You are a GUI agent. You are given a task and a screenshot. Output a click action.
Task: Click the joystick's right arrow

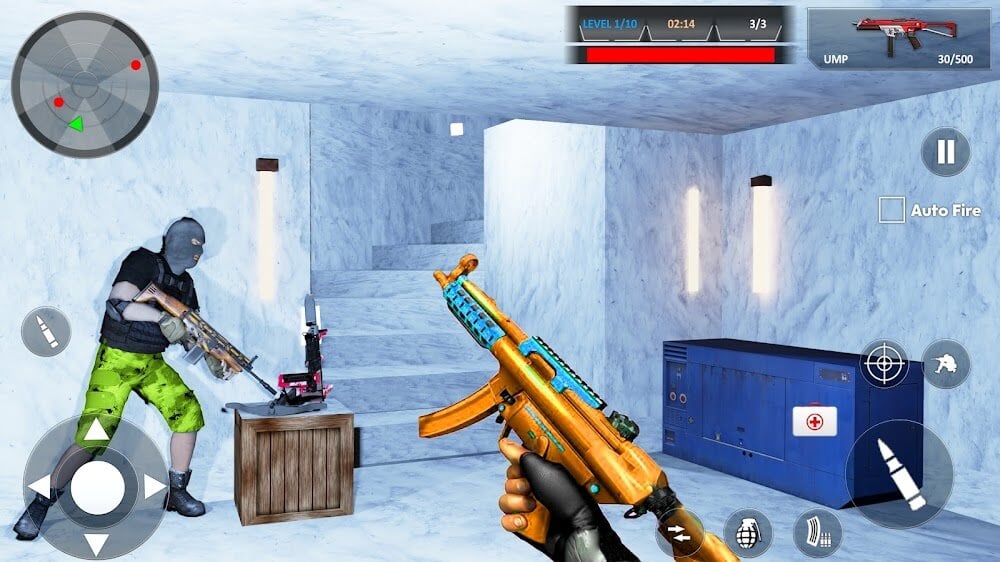coord(154,487)
